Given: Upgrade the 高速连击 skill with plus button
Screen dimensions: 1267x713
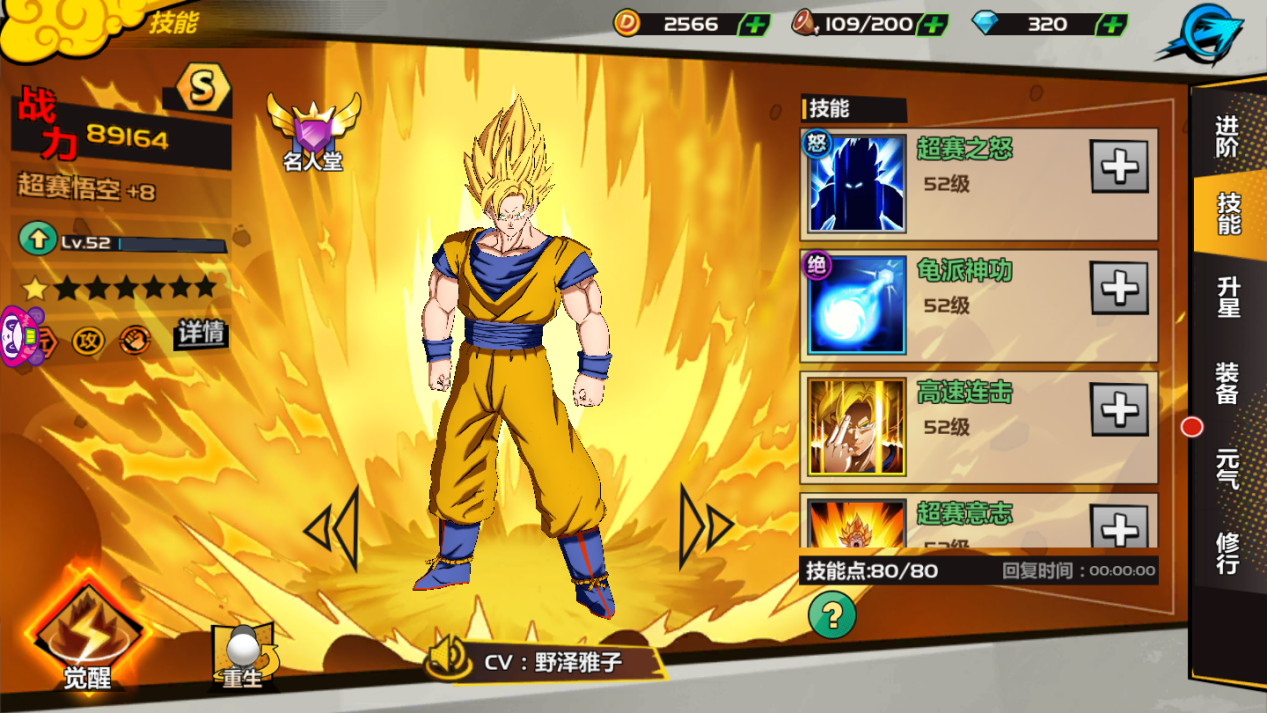Looking at the screenshot, I should 1118,410.
